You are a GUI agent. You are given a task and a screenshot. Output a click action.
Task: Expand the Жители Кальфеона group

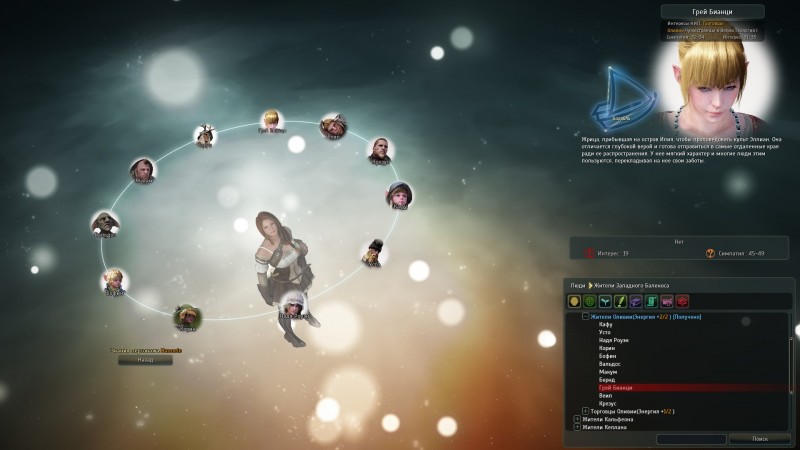tap(577, 419)
